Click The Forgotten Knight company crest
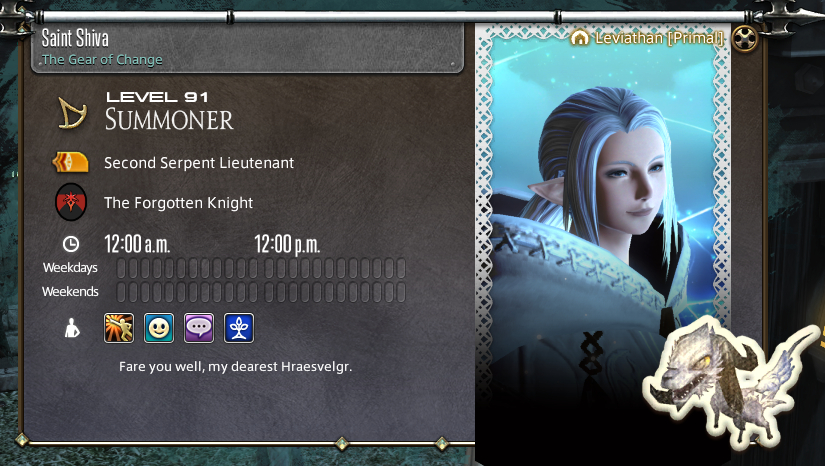Viewport: 825px width, 466px height. (x=70, y=203)
